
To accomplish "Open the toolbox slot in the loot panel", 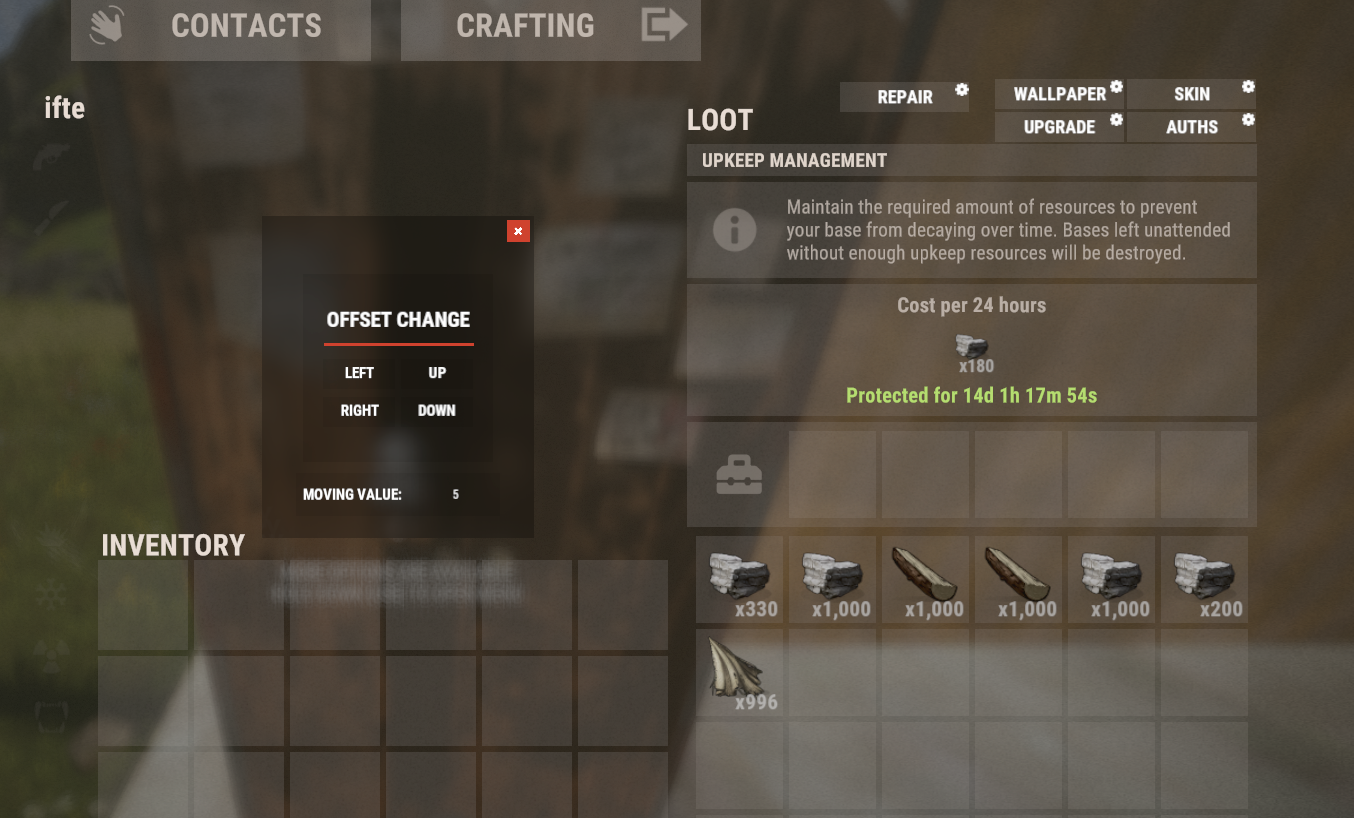I will (739, 474).
